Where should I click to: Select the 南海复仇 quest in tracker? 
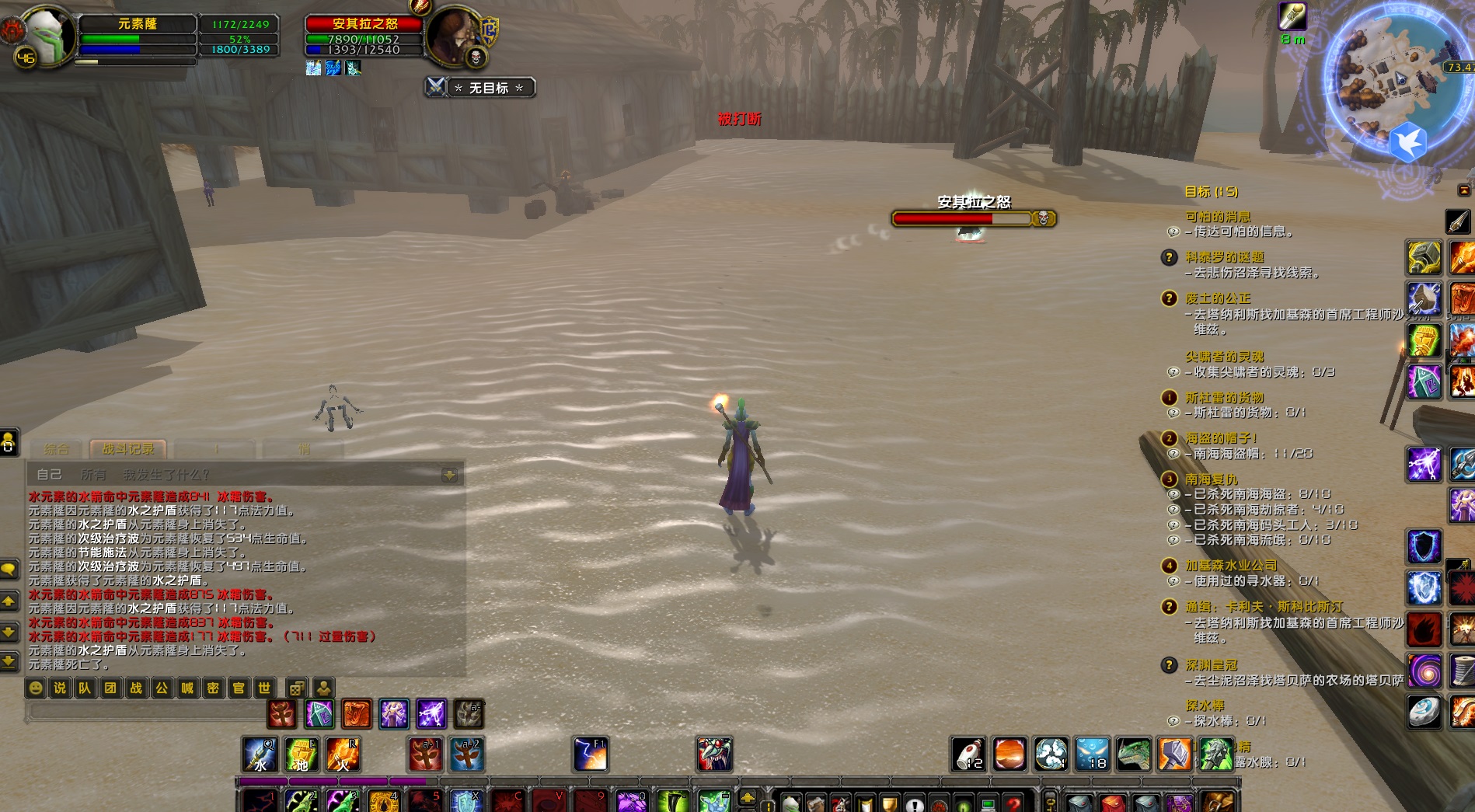tap(1211, 479)
